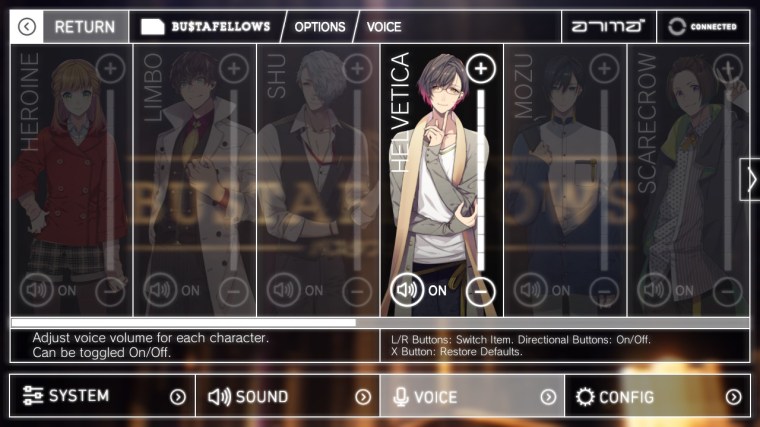Raise Limbo's voice volume with plus
Image resolution: width=760 pixels, height=427 pixels.
pos(235,69)
